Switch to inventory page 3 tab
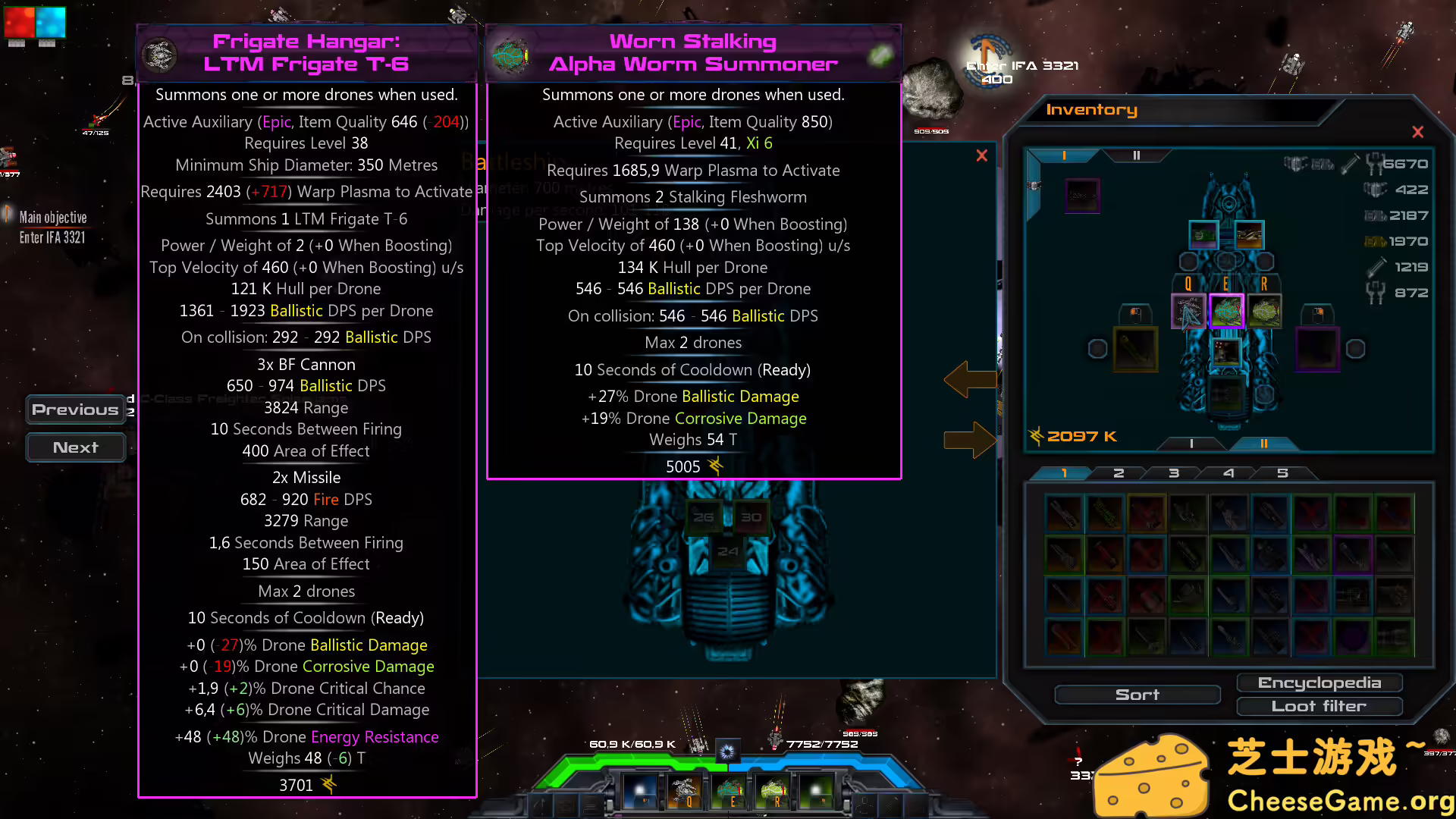Image resolution: width=1456 pixels, height=819 pixels. point(1174,473)
